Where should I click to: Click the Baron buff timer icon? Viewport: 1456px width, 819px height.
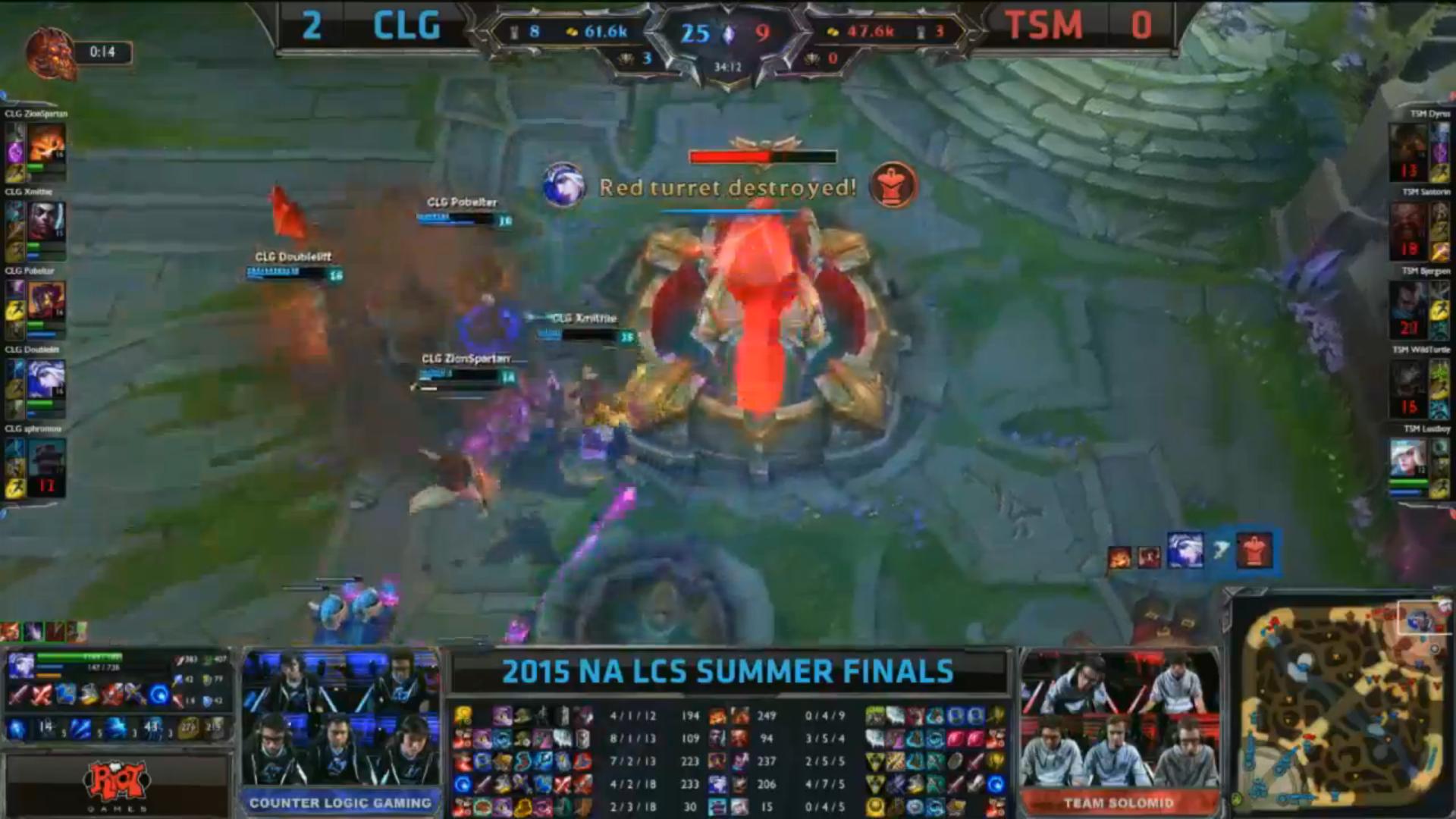pyautogui.click(x=52, y=53)
